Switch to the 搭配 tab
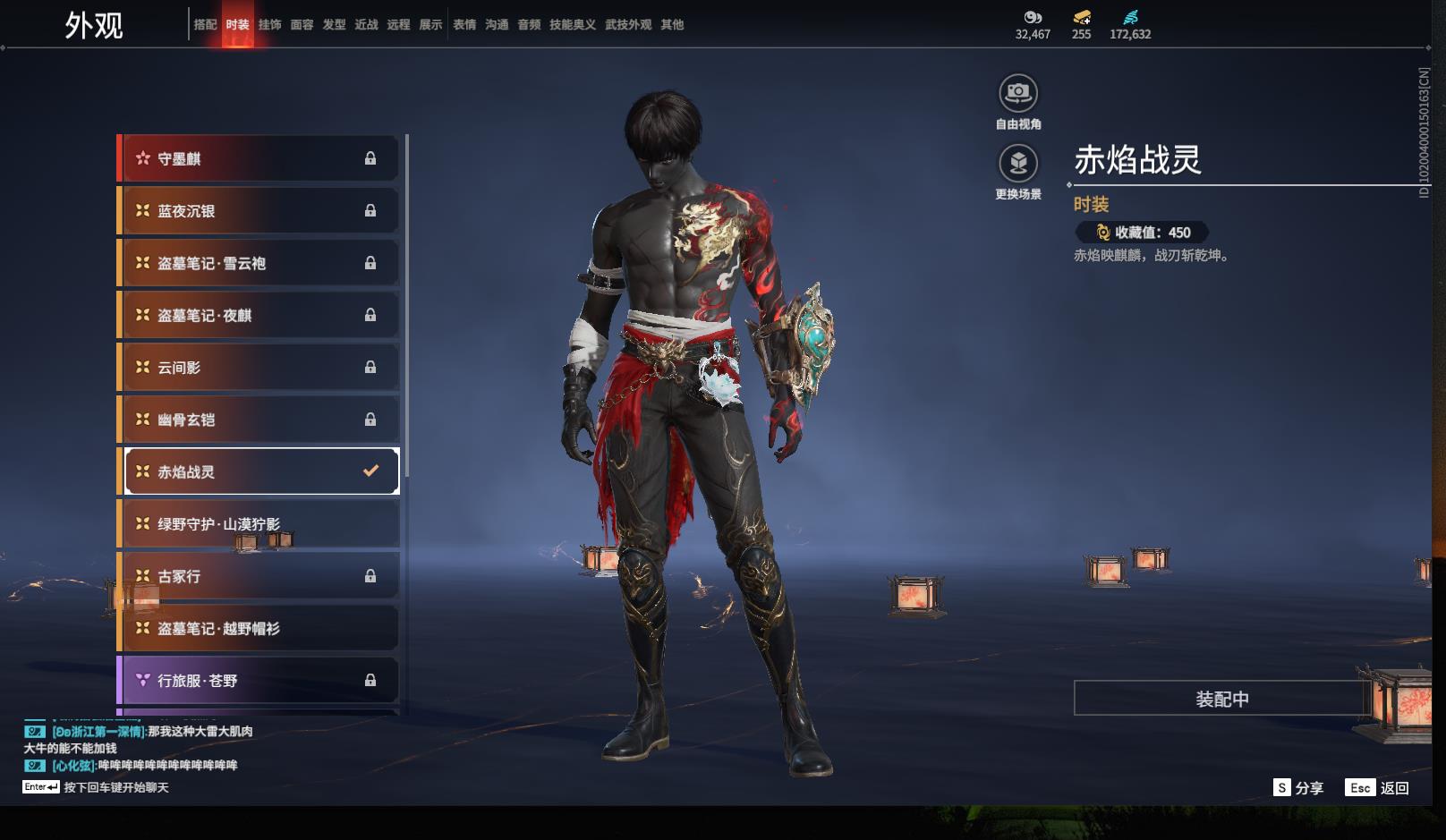1446x840 pixels. pyautogui.click(x=205, y=25)
